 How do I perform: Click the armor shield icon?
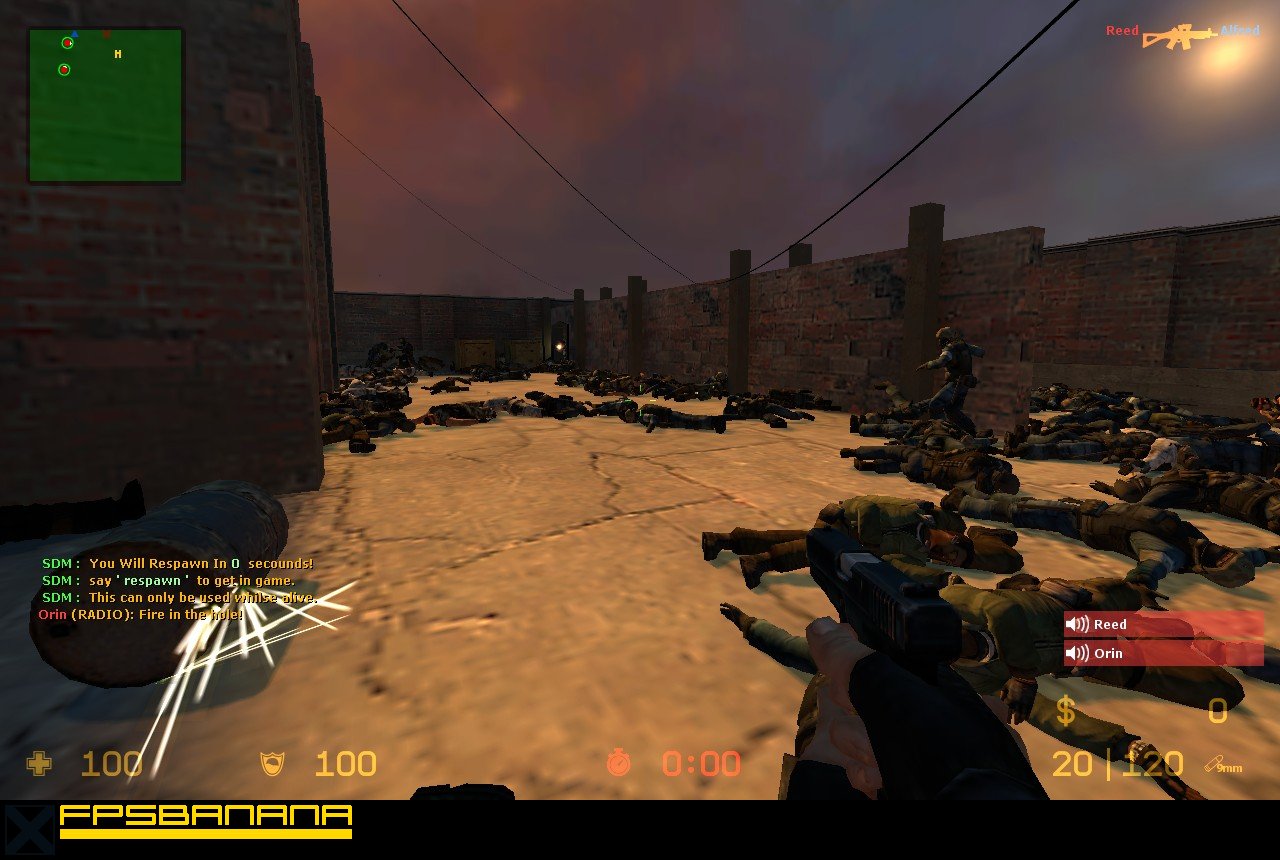[272, 764]
